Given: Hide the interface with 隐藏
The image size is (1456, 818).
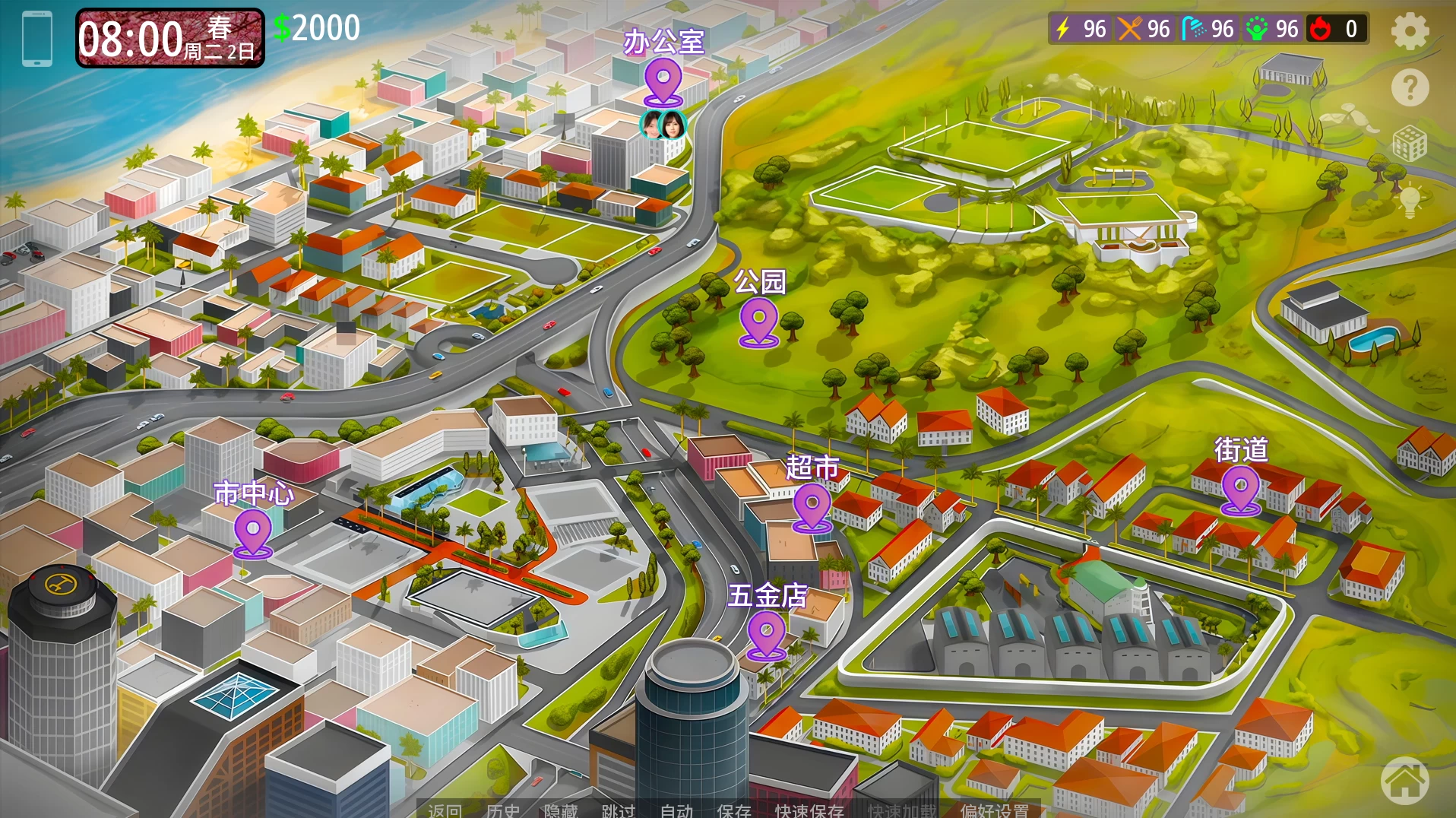Looking at the screenshot, I should coord(561,810).
